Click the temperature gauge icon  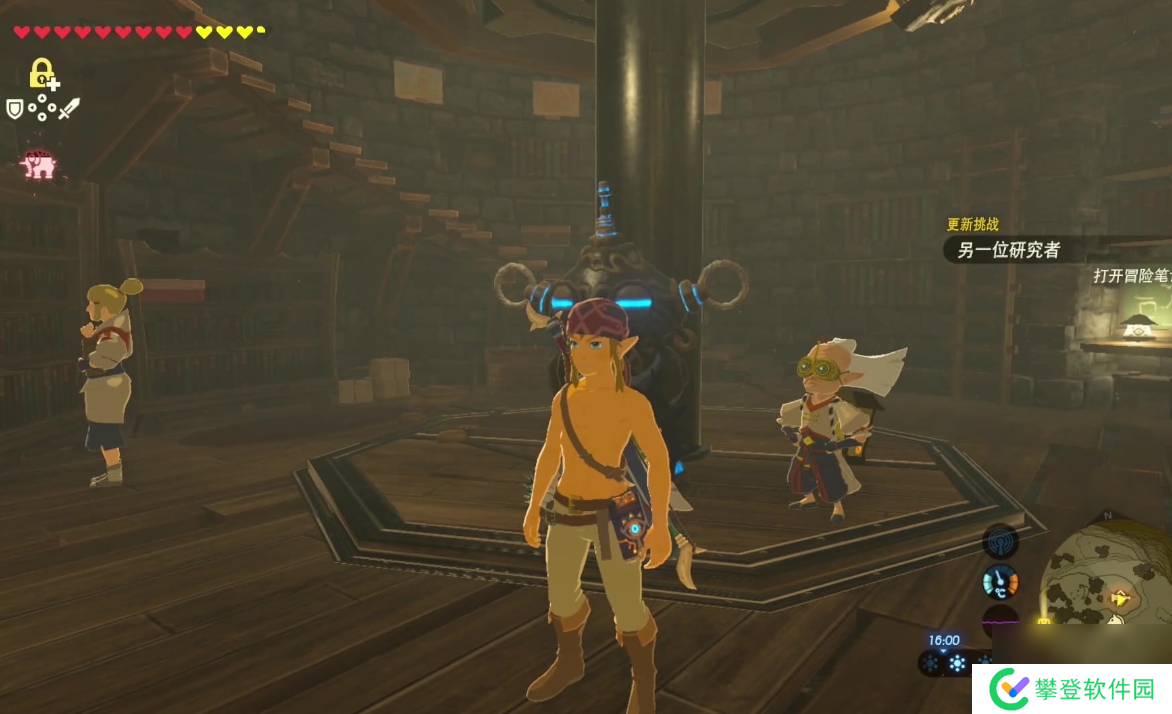click(x=999, y=582)
